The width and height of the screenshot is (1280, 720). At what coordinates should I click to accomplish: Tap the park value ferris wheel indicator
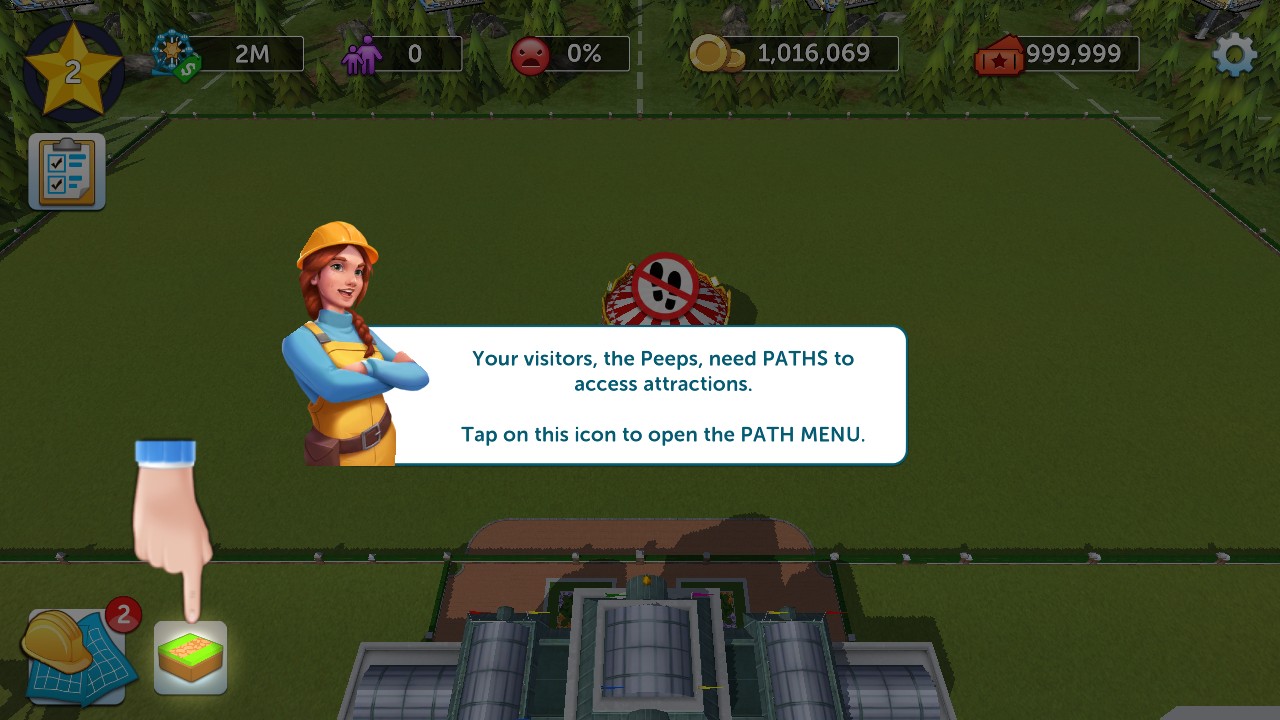(x=228, y=54)
